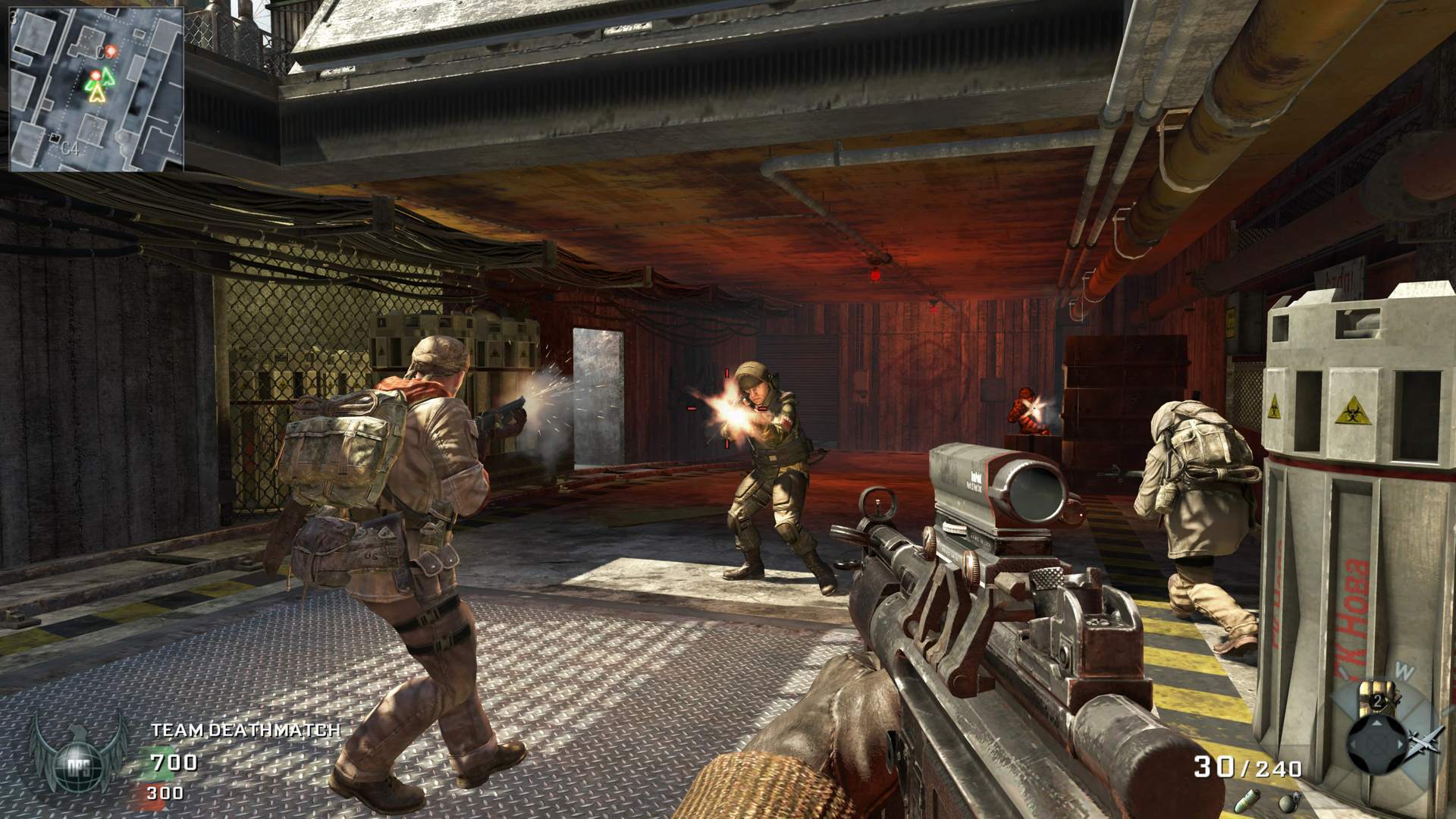Select the green teammate arrow on minimap
The width and height of the screenshot is (1456, 819).
108,76
